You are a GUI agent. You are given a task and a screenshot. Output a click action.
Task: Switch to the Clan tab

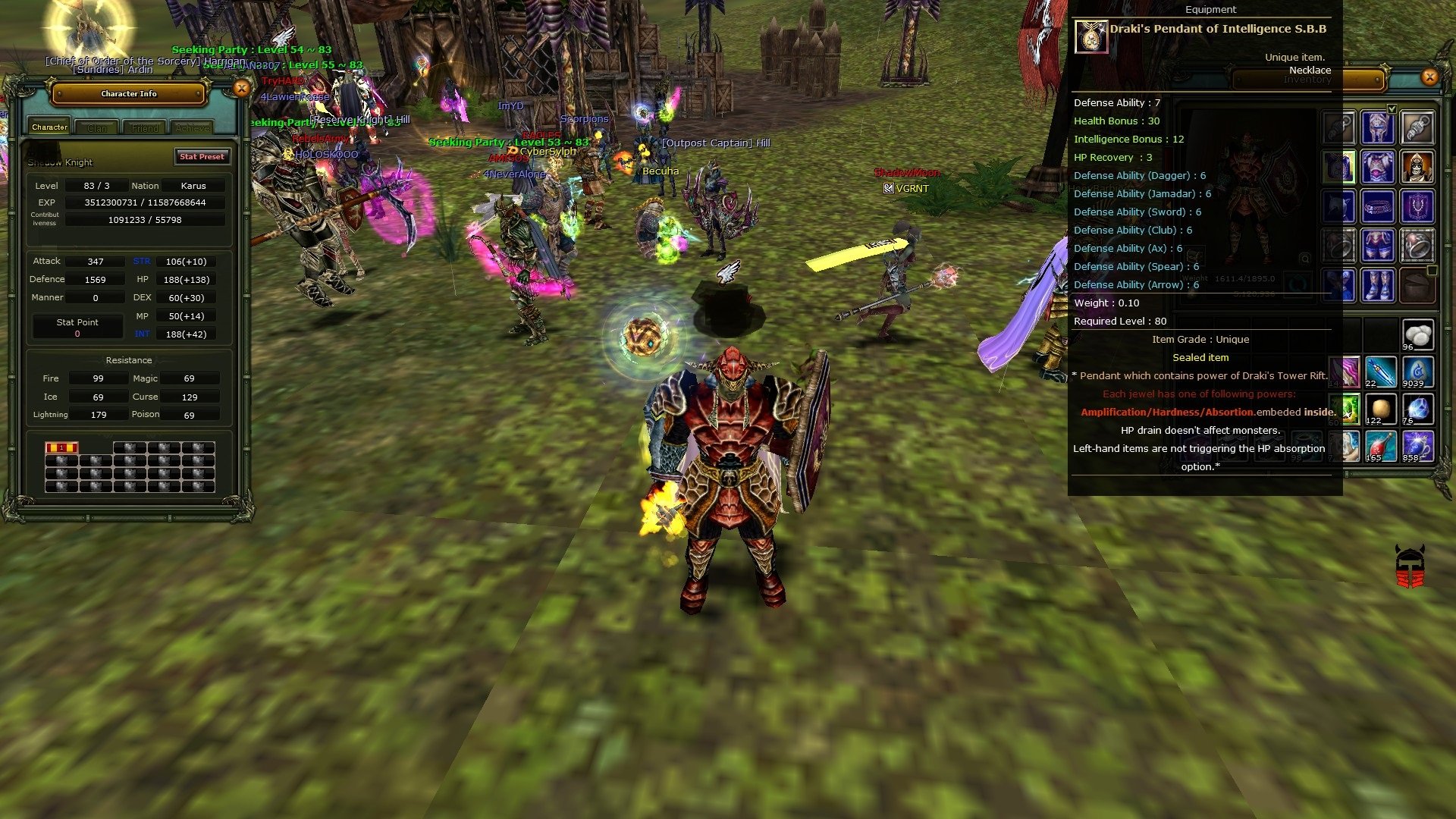tap(97, 127)
